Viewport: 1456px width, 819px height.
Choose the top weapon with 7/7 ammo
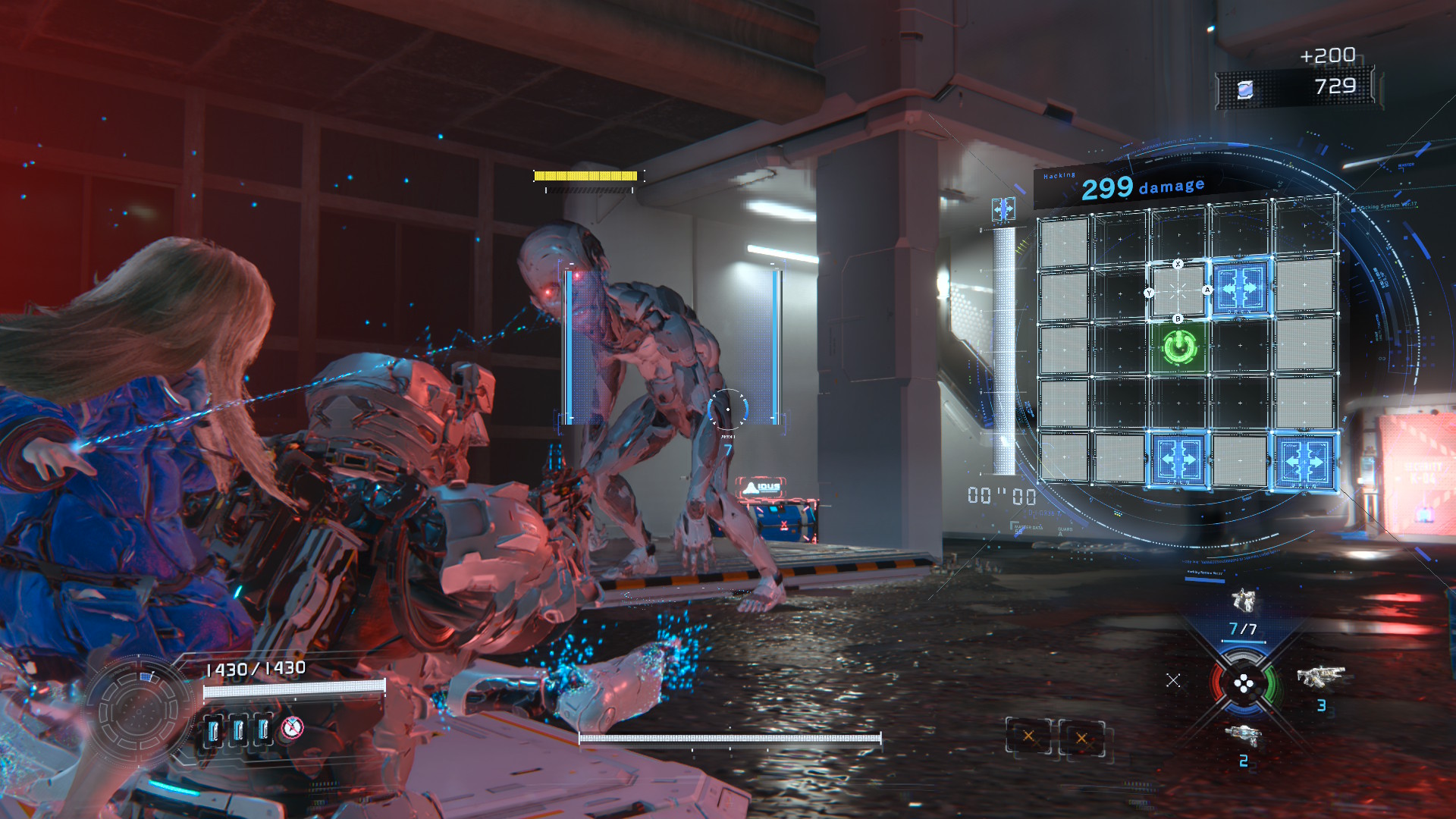tap(1243, 602)
